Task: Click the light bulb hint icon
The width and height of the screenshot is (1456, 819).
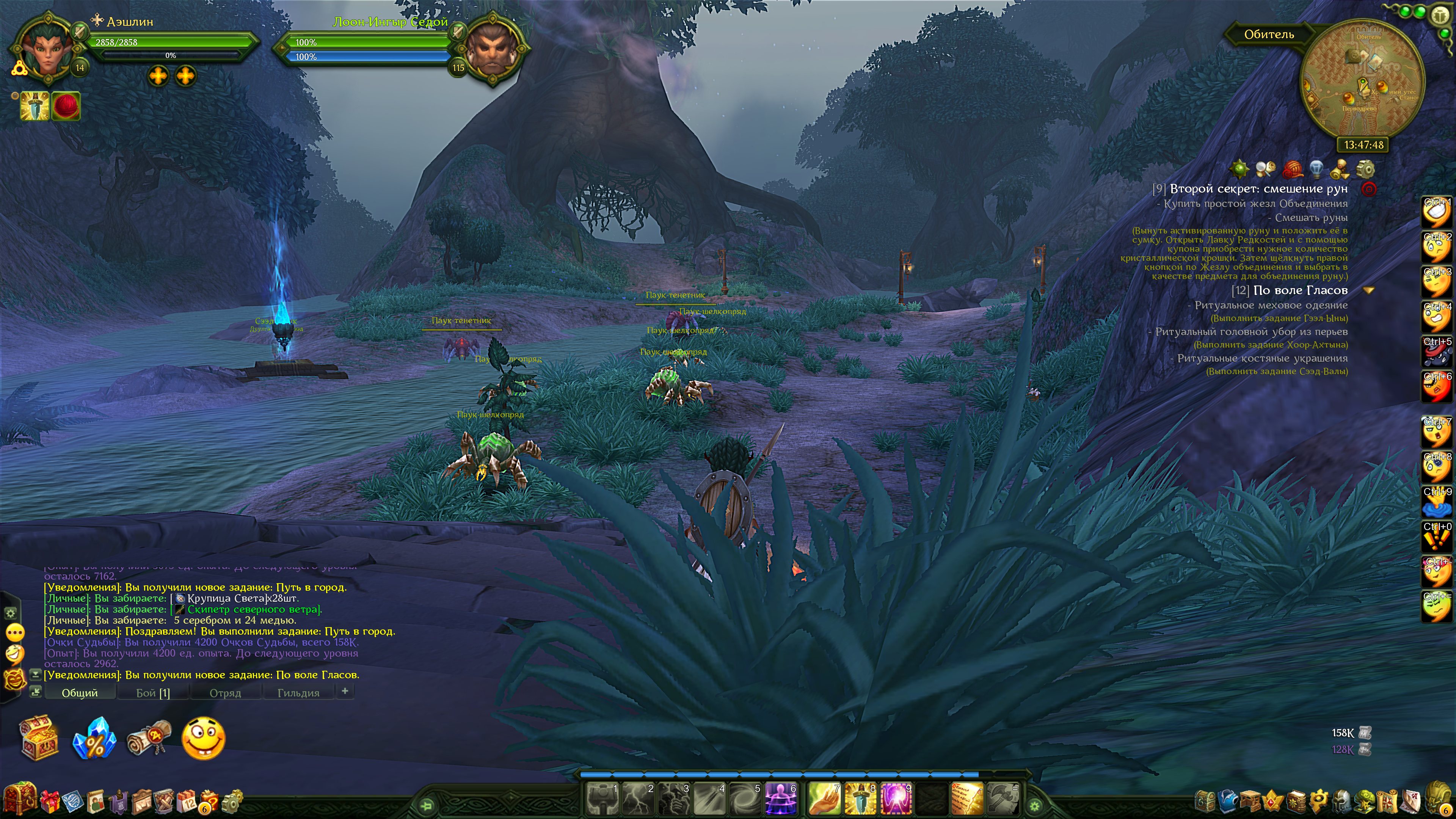Action: click(x=1316, y=169)
